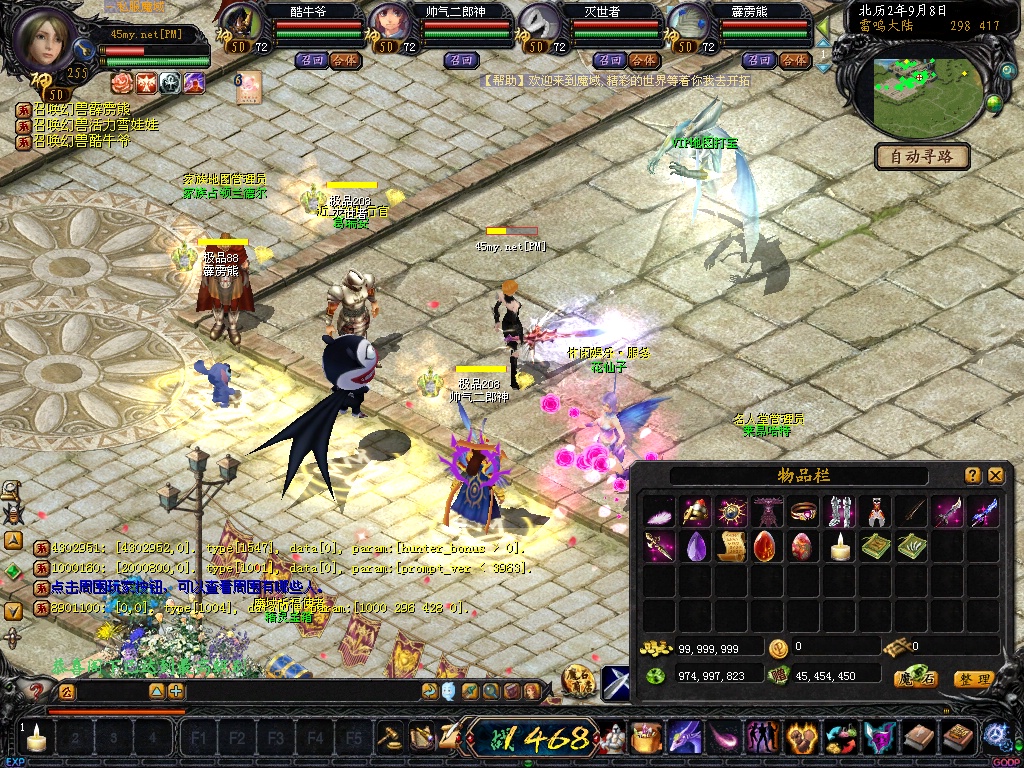Close the 物品栏 inventory window
The width and height of the screenshot is (1024, 768).
(x=995, y=476)
